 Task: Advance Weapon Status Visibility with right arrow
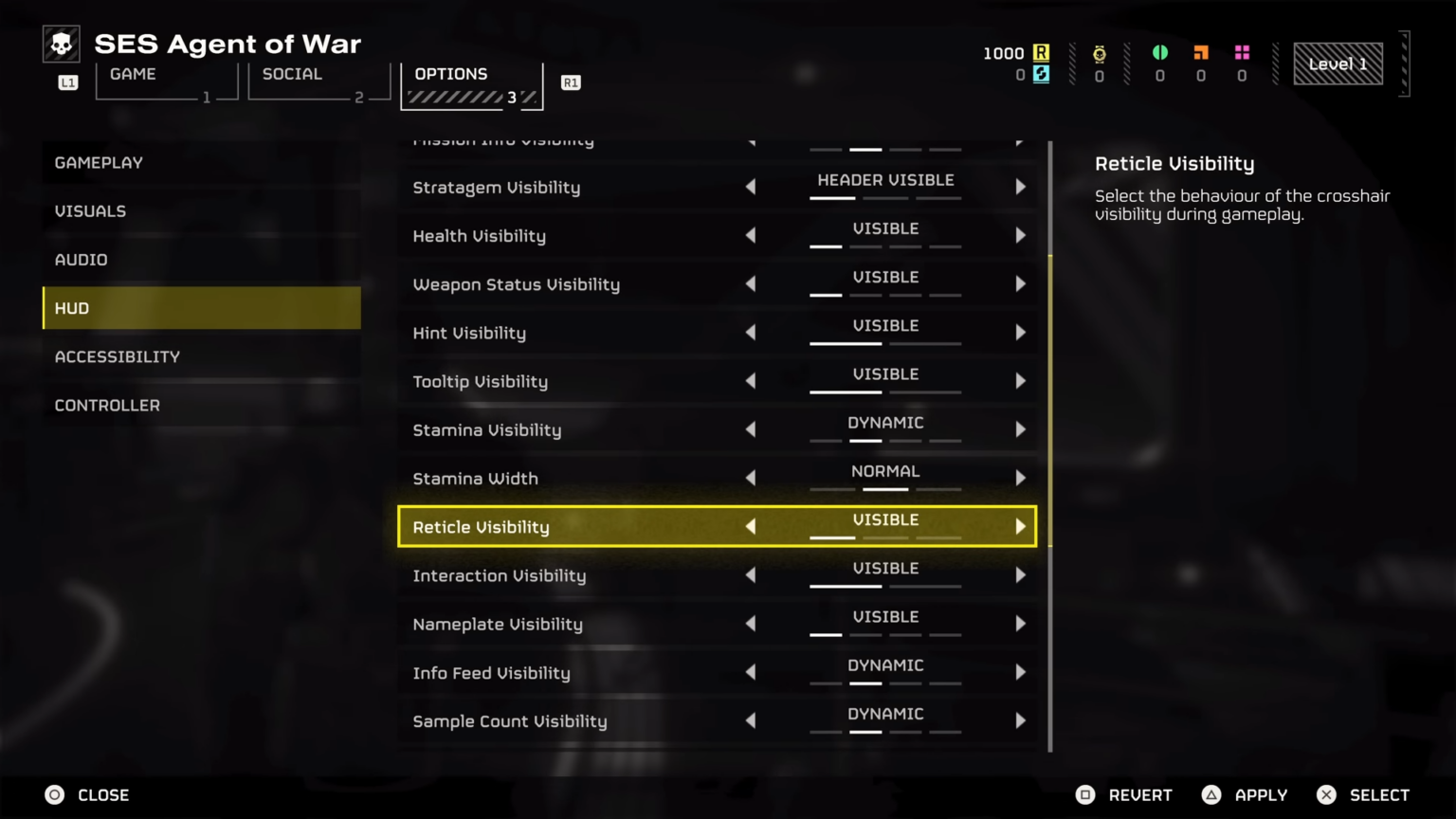[x=1020, y=283]
